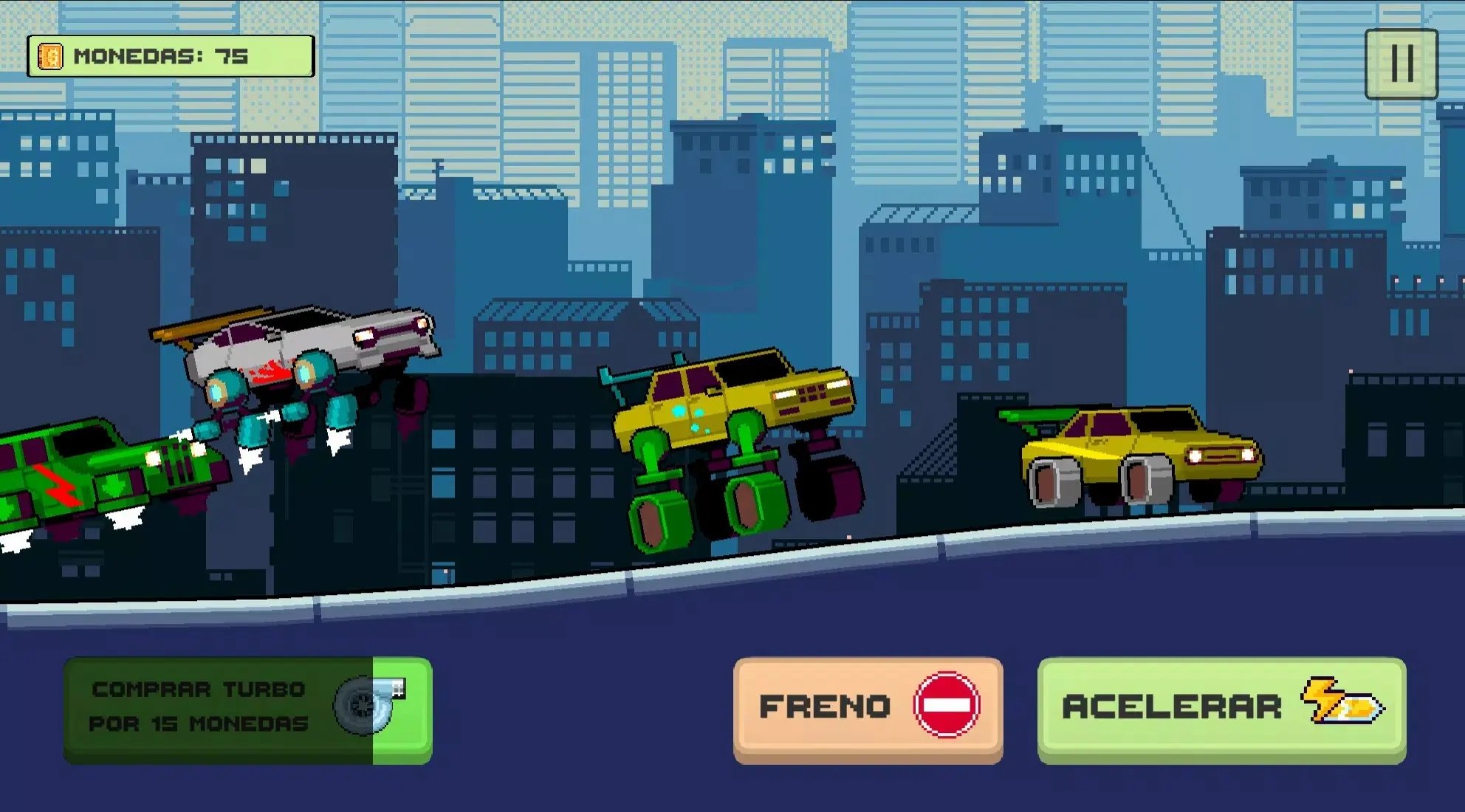Tap the Acelerar button

1221,709
